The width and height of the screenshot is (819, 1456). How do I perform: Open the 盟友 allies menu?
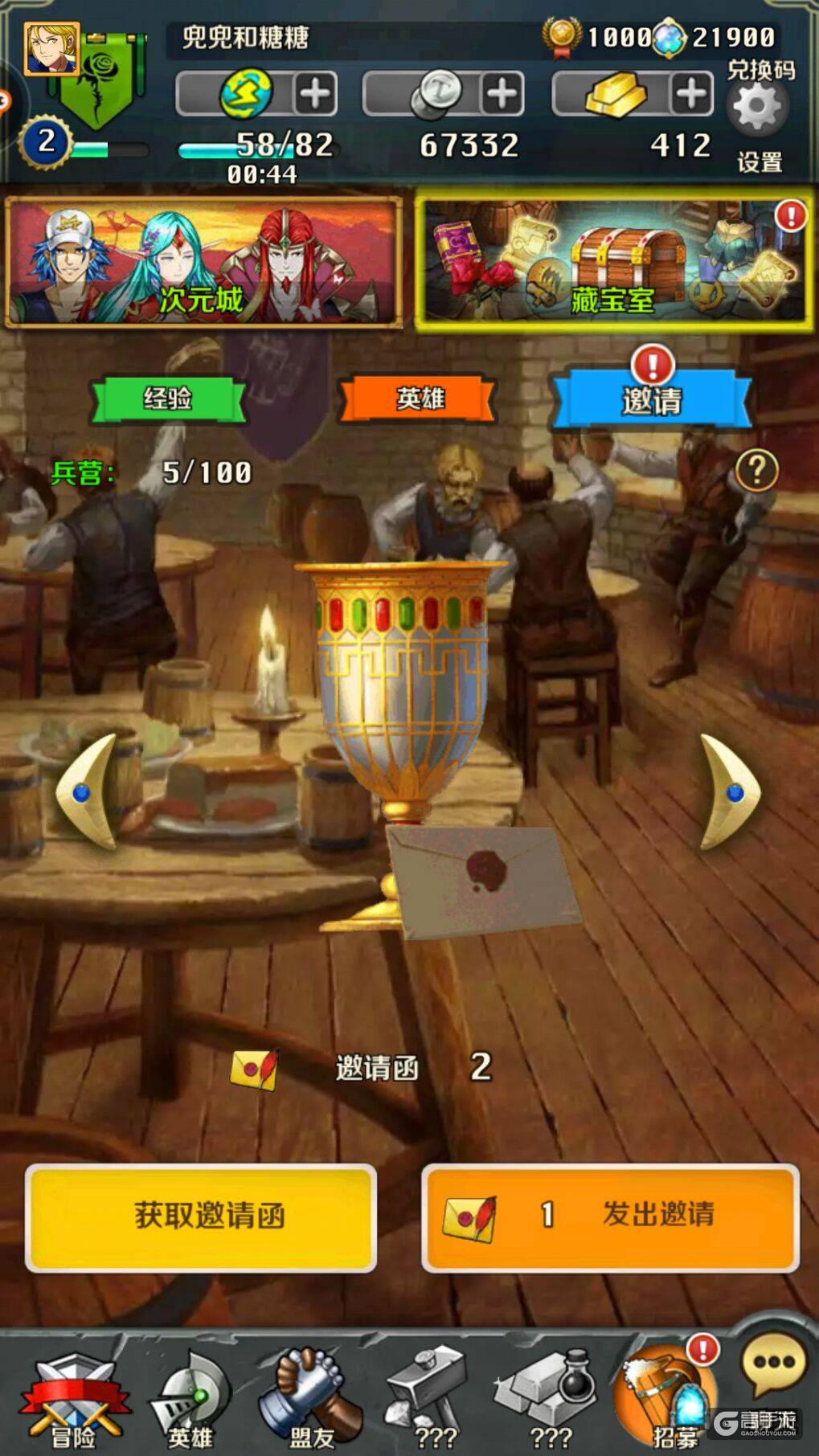click(x=310, y=1400)
